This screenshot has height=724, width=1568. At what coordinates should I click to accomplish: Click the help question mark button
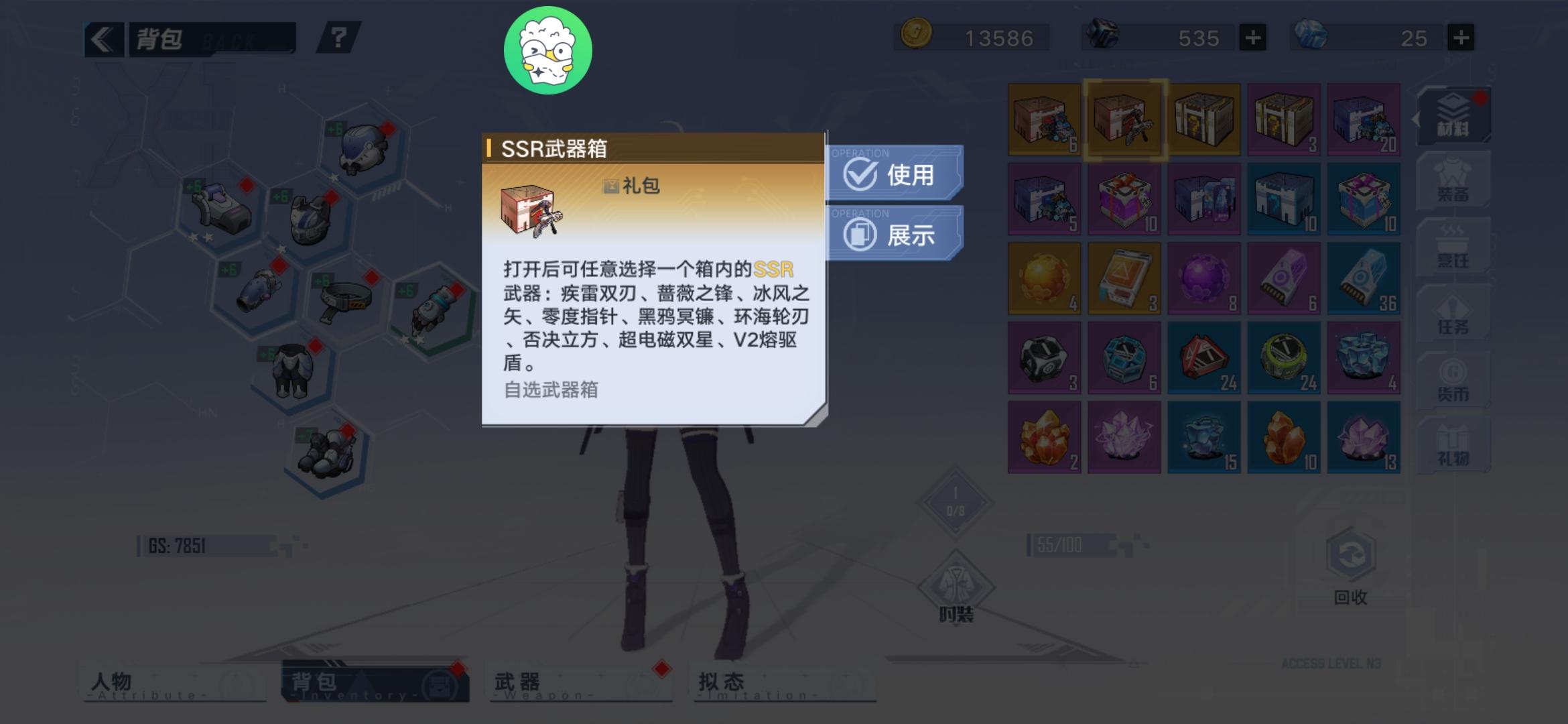(338, 38)
